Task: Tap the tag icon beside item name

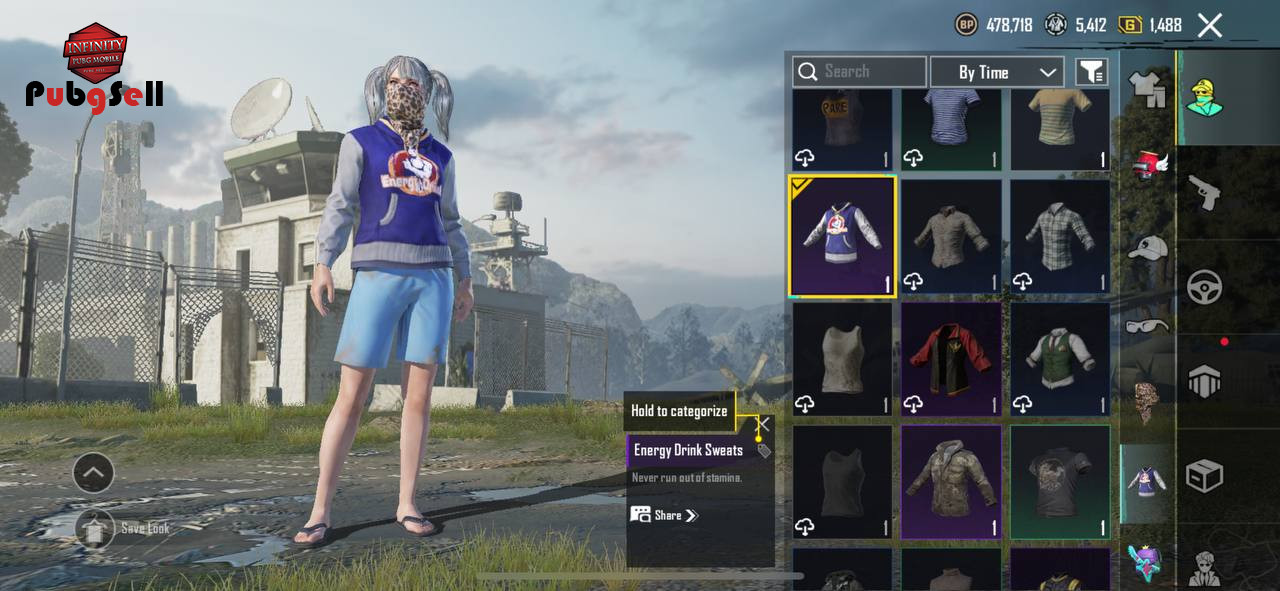Action: (x=764, y=451)
